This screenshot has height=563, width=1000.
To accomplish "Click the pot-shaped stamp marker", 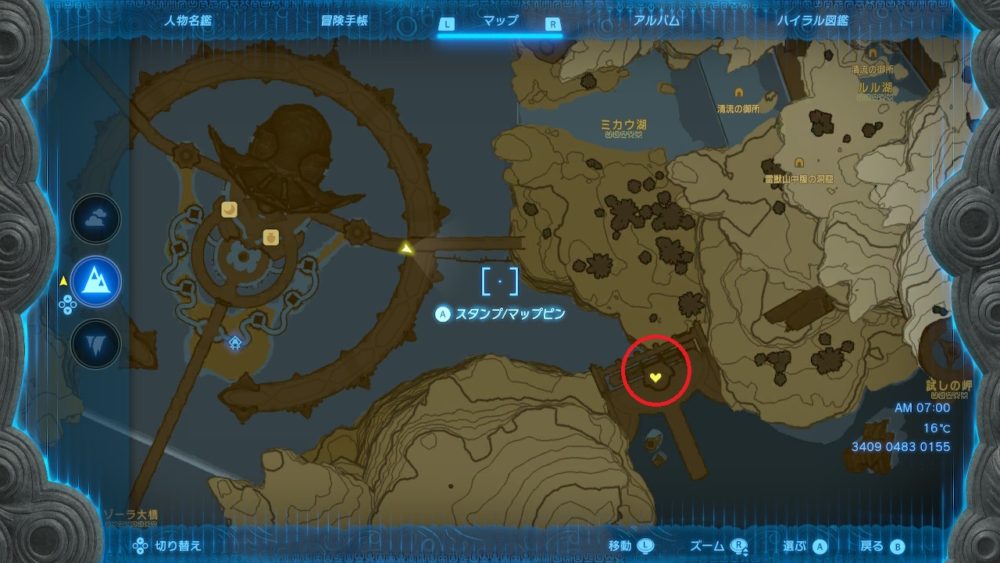I will [x=270, y=236].
